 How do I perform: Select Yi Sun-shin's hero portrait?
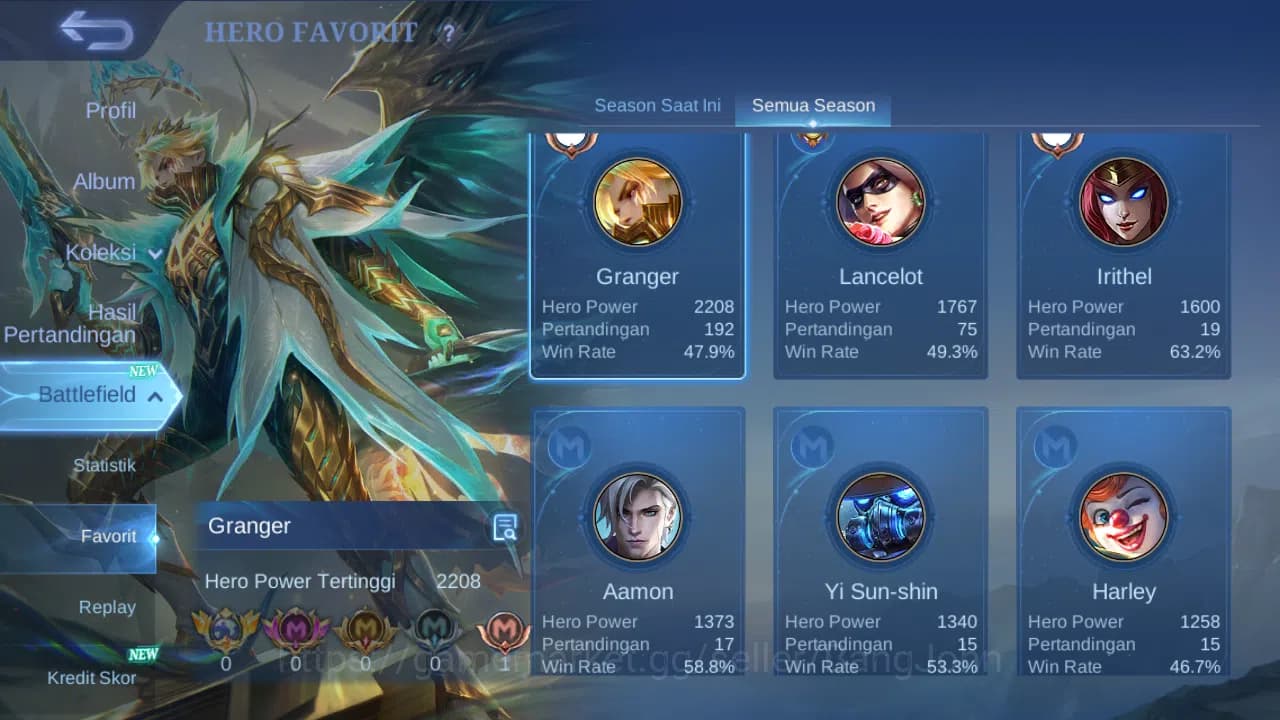coord(881,517)
